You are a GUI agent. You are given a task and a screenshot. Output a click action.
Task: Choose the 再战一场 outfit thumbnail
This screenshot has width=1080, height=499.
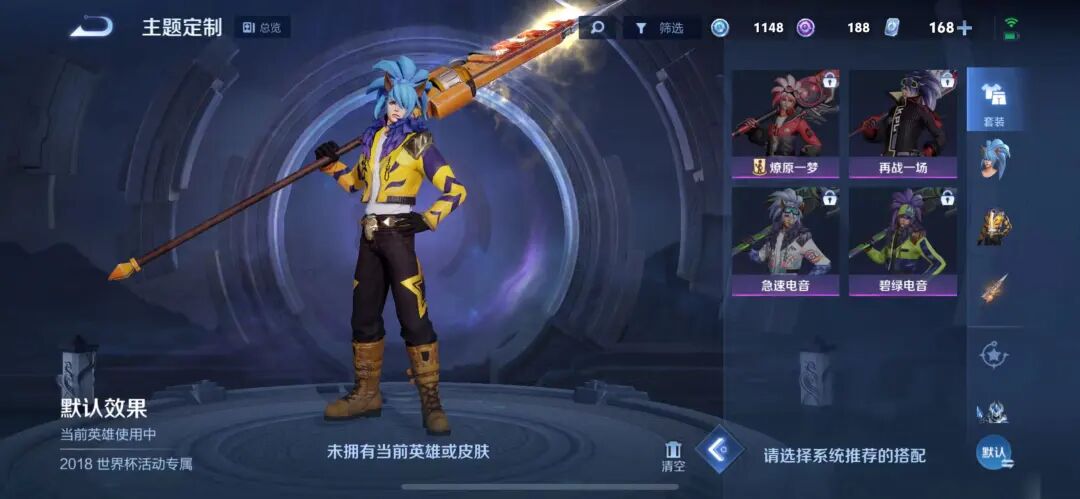(x=902, y=124)
